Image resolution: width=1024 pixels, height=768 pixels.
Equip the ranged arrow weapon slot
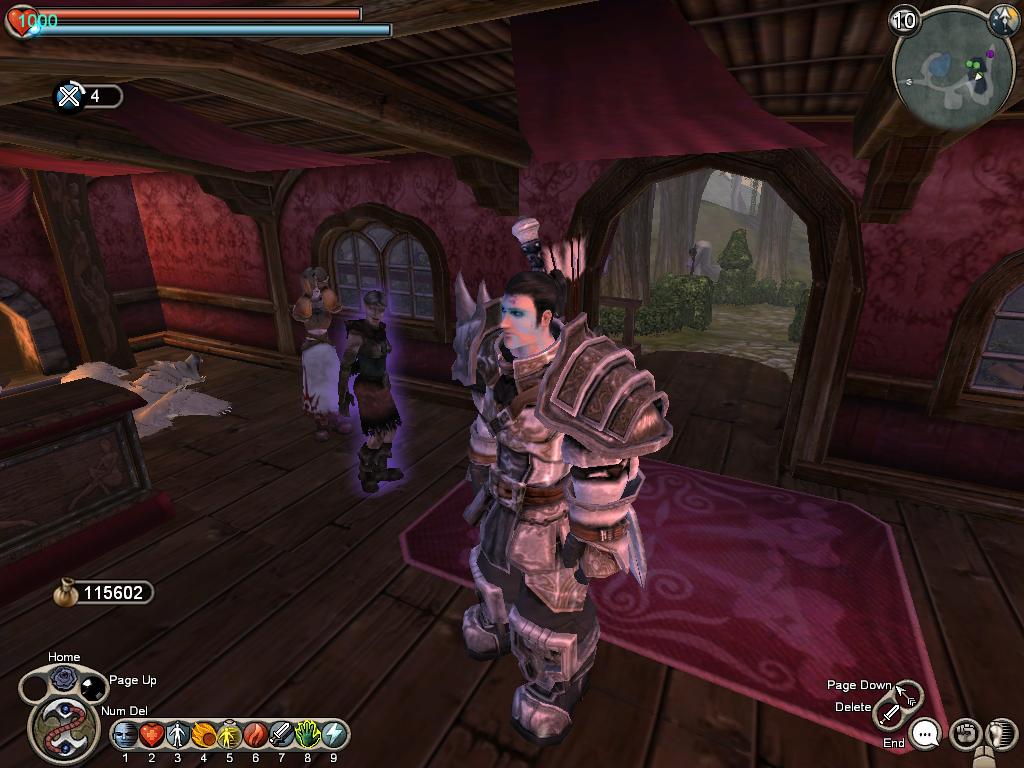(x=909, y=692)
